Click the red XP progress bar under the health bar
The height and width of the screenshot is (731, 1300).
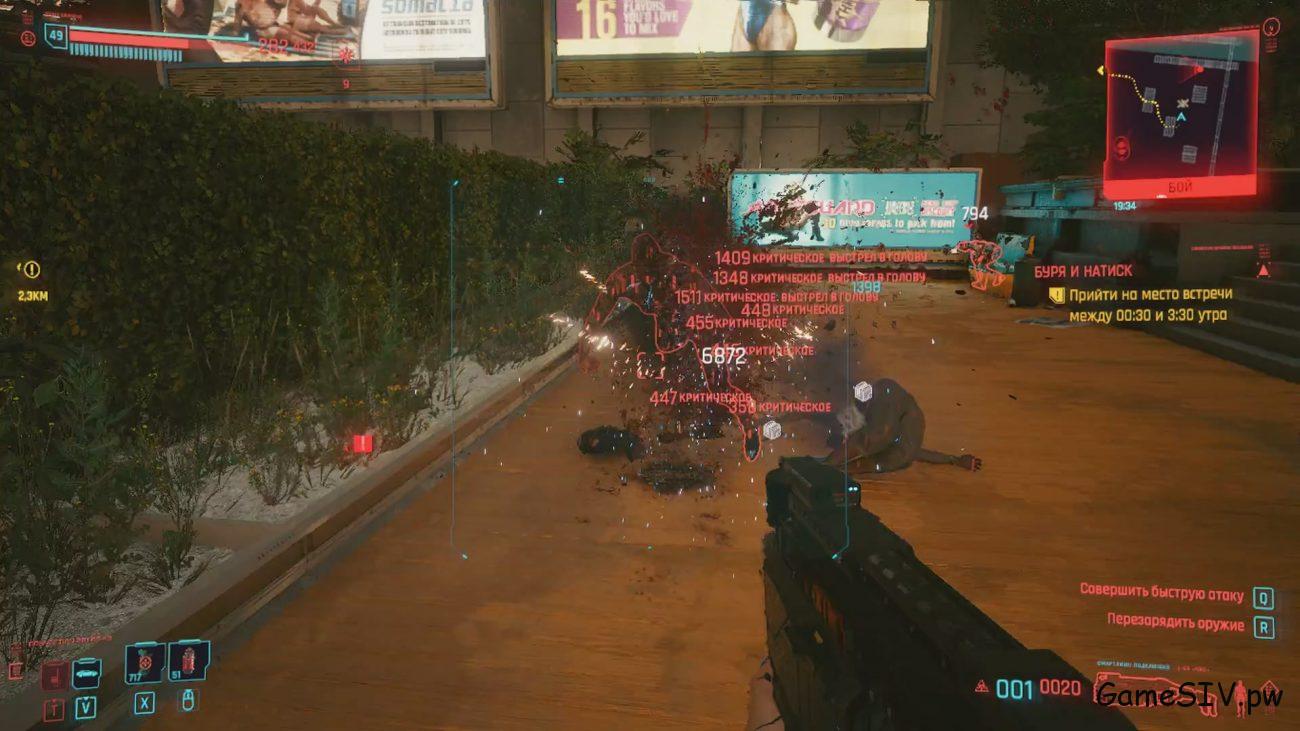click(x=125, y=38)
